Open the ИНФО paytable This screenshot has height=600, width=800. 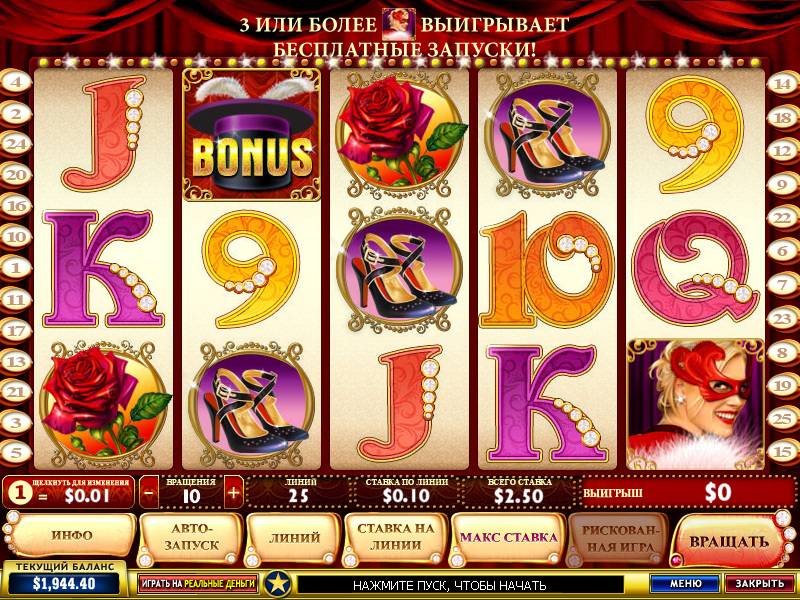(70, 536)
